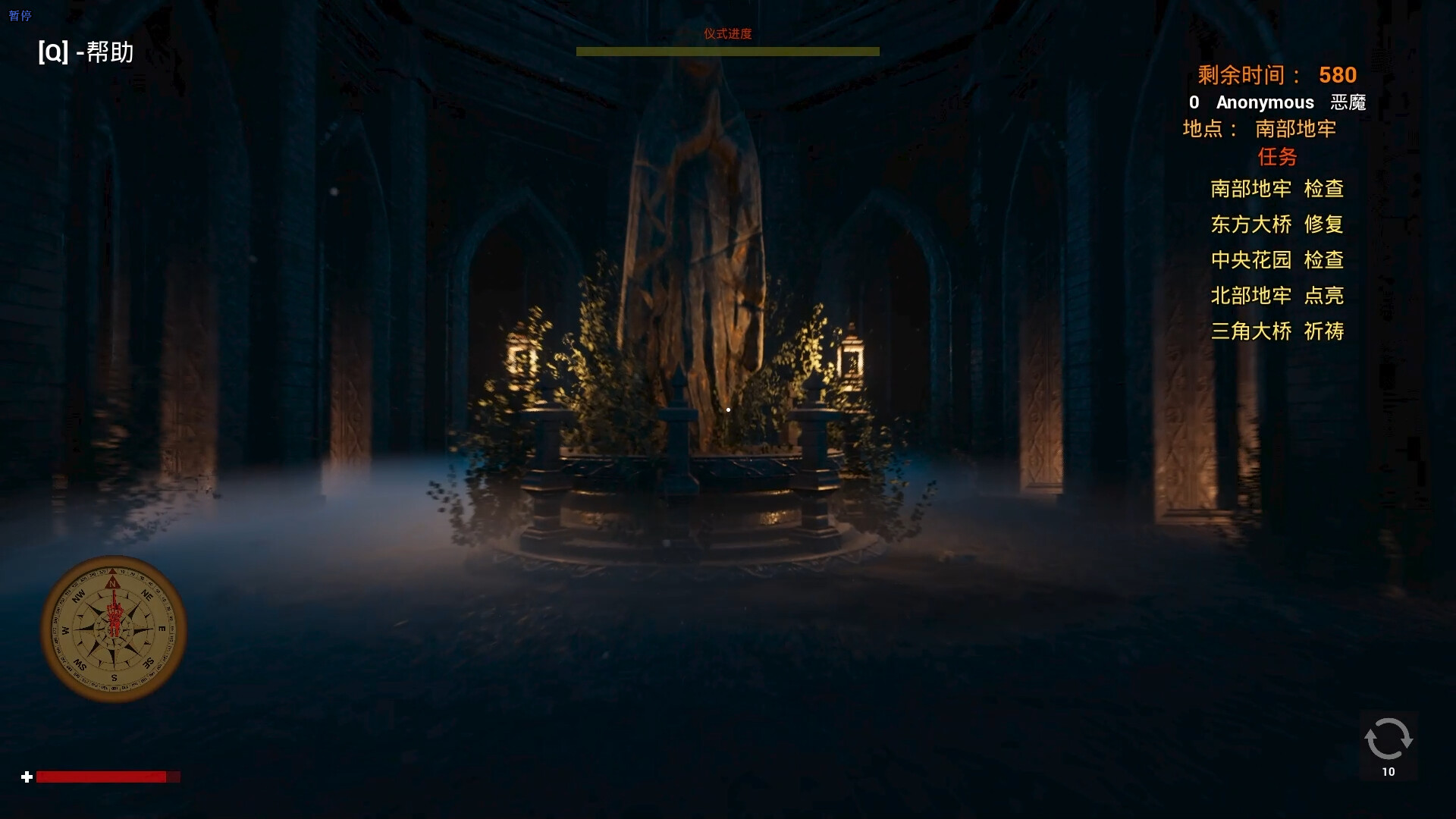The height and width of the screenshot is (819, 1456).
Task: Select the 南部地牢 检查 task entry
Action: (1277, 190)
